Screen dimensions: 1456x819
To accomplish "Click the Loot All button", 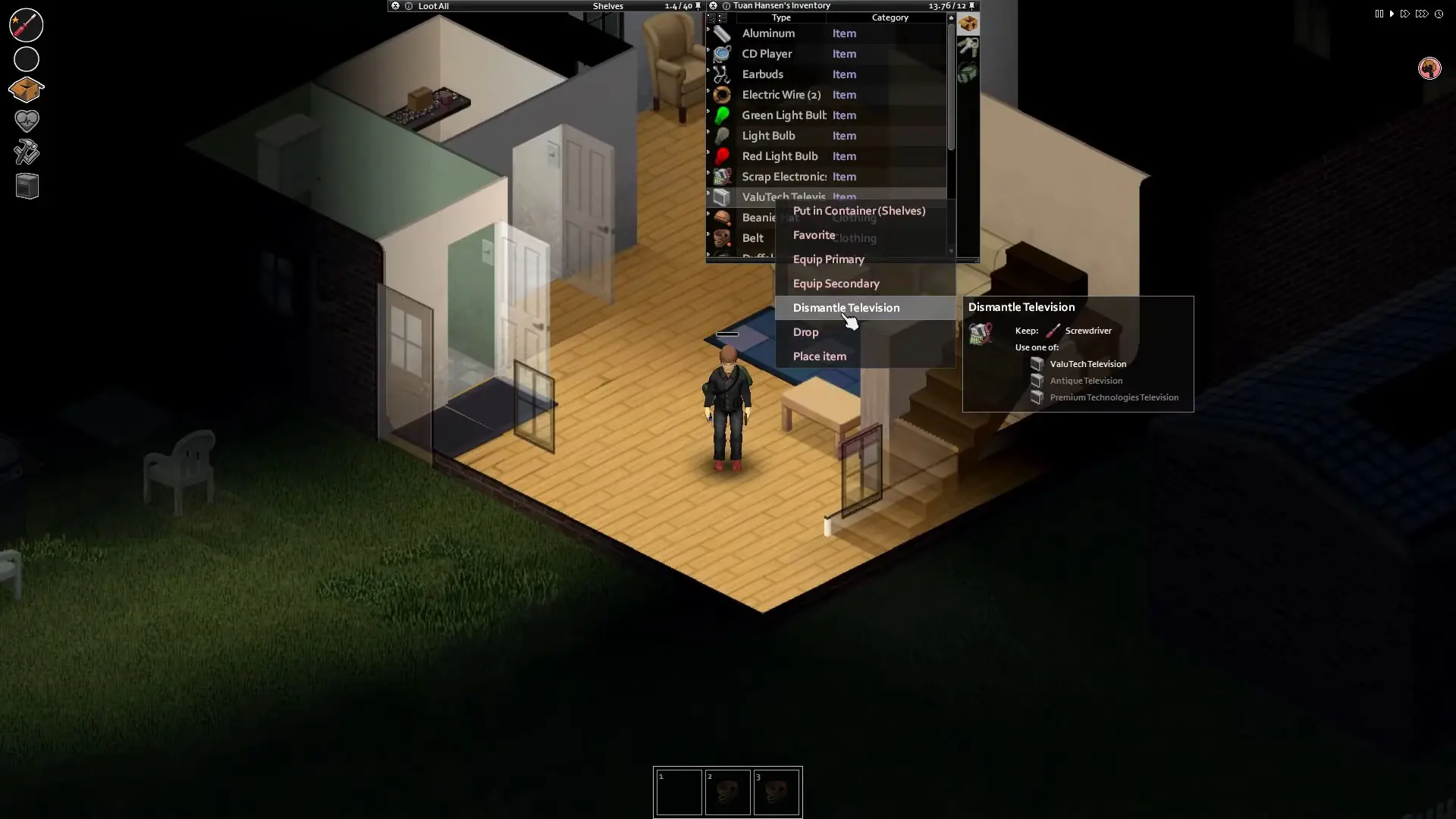I will 433,6.
